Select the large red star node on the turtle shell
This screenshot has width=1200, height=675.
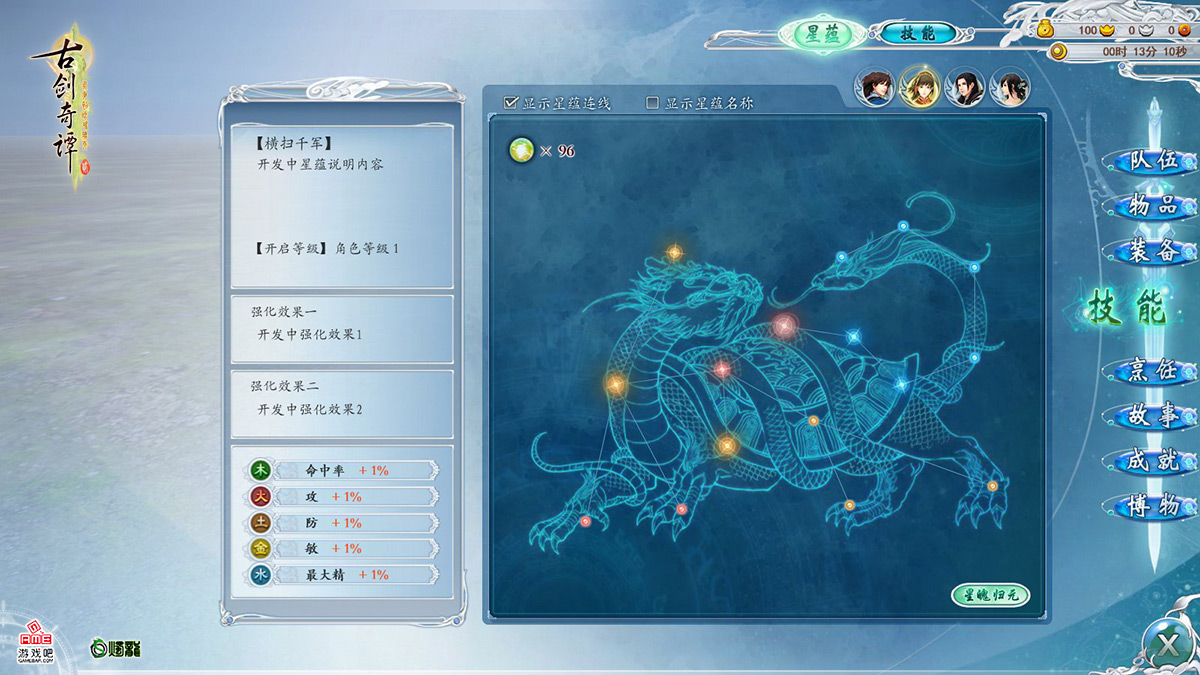[784, 325]
